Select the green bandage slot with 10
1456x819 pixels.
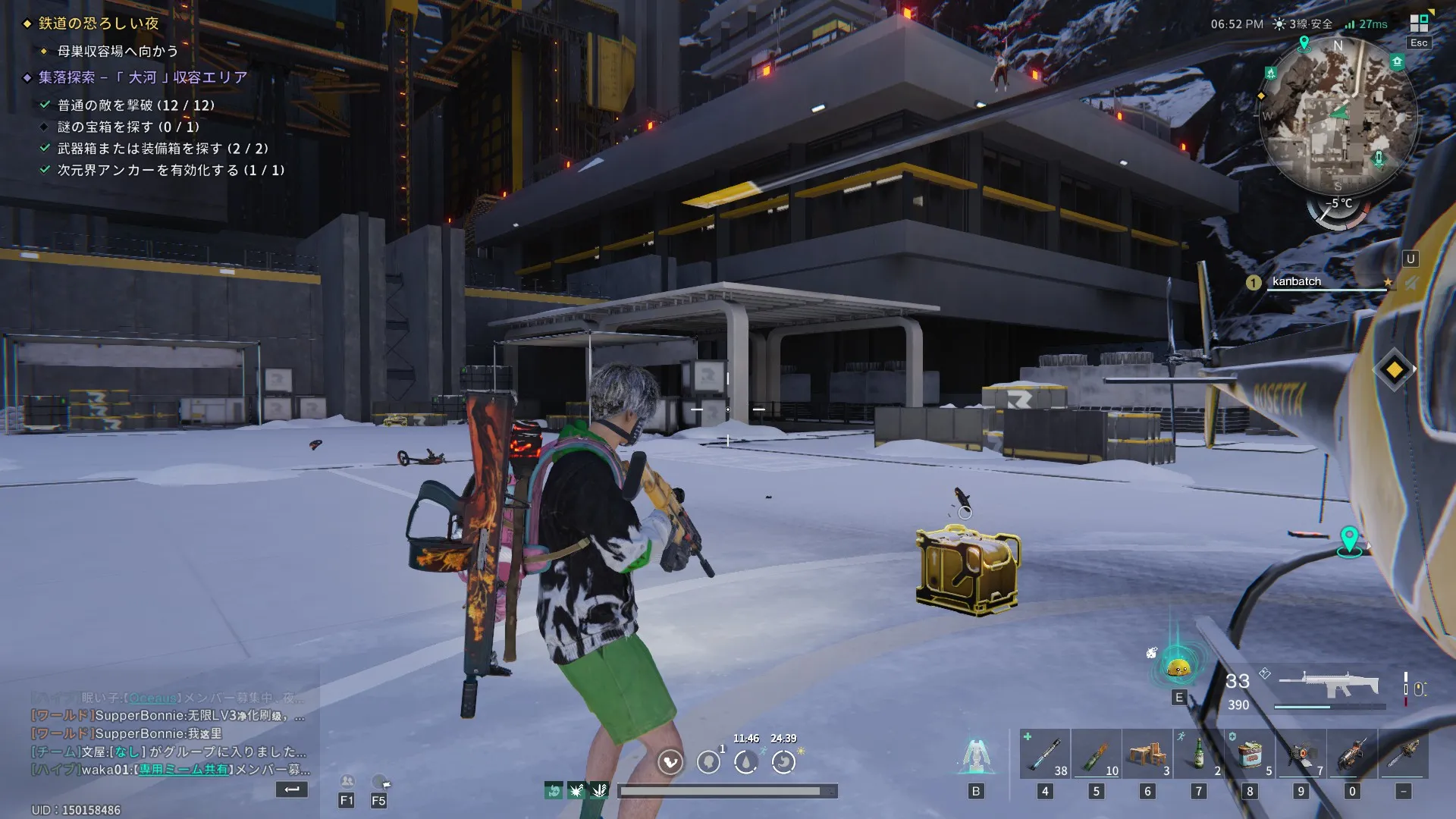tap(1096, 754)
